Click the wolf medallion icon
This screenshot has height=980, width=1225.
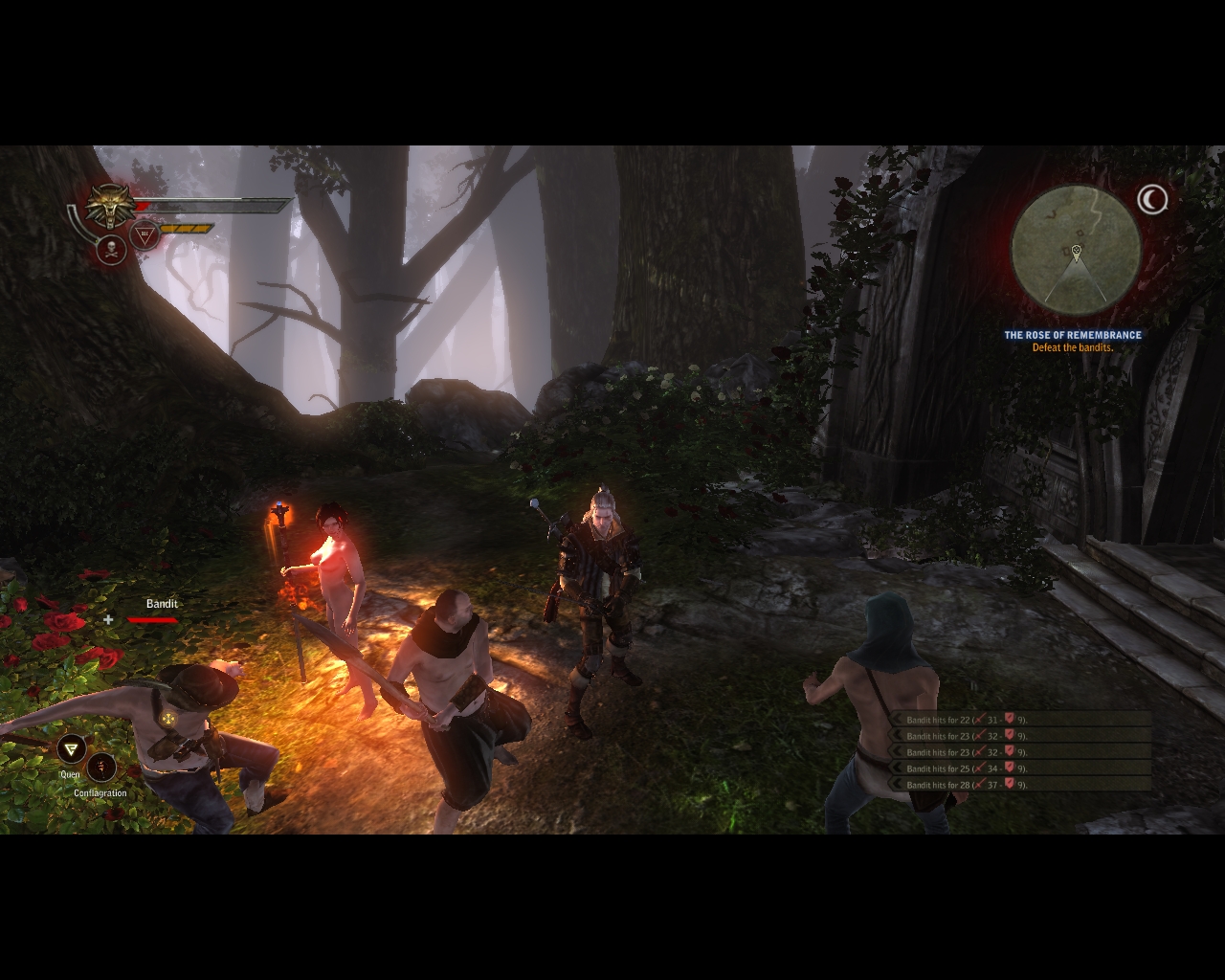111,205
